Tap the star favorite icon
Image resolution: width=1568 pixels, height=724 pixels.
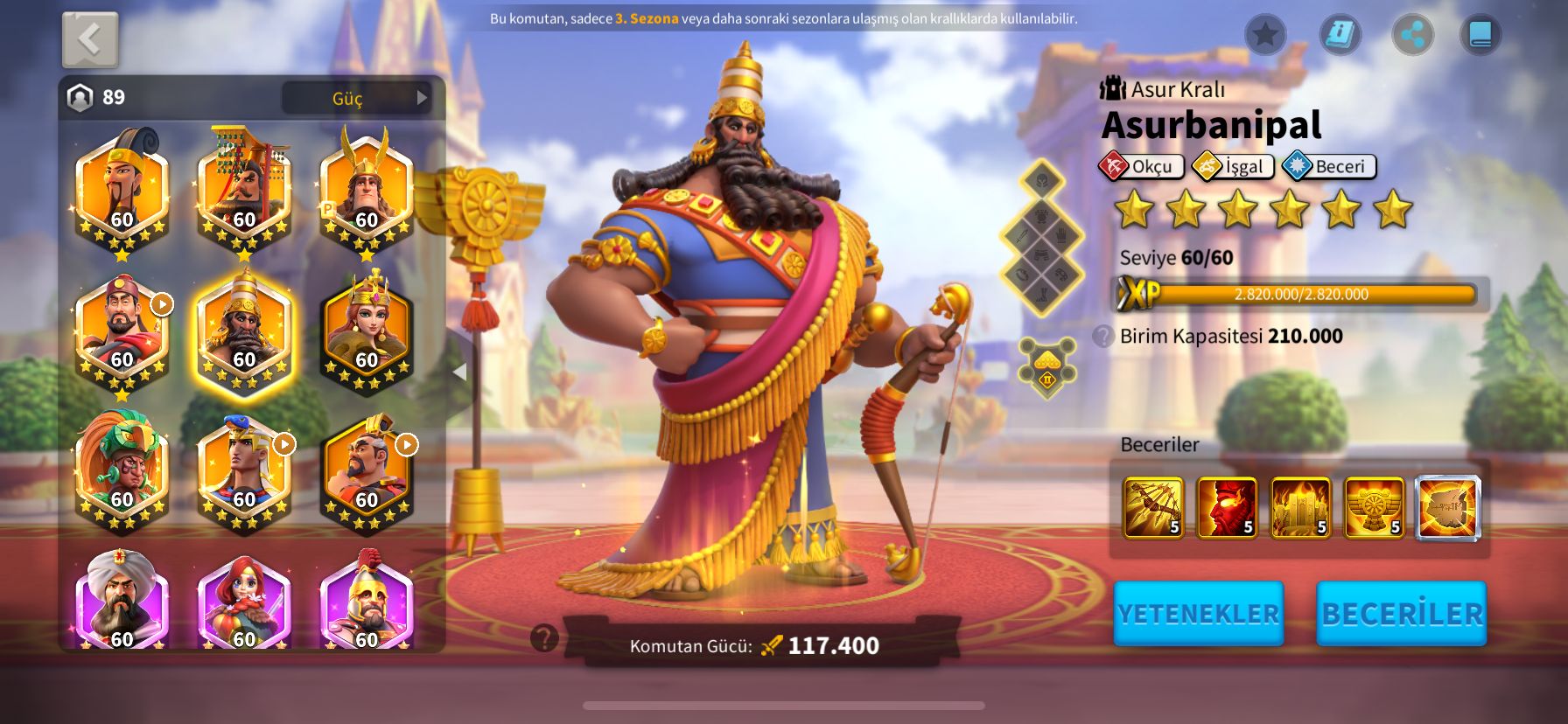click(1265, 35)
